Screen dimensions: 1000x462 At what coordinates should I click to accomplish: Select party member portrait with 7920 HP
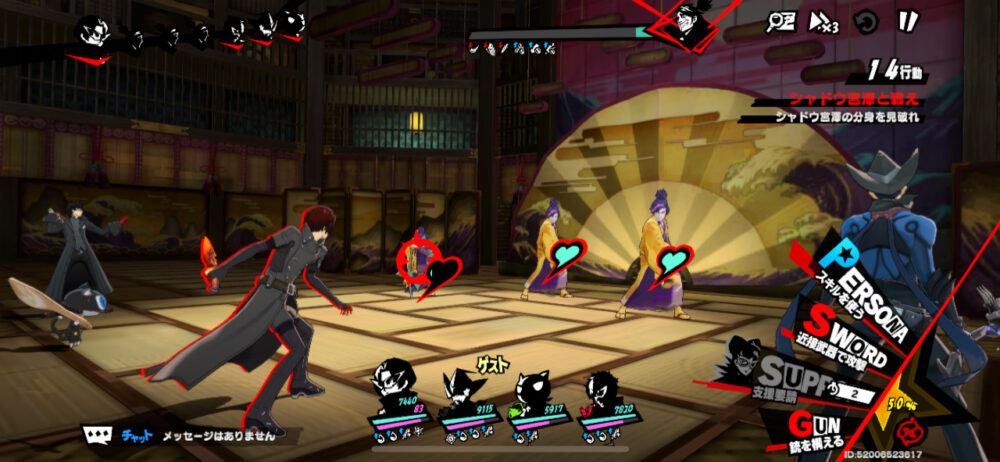coord(600,387)
